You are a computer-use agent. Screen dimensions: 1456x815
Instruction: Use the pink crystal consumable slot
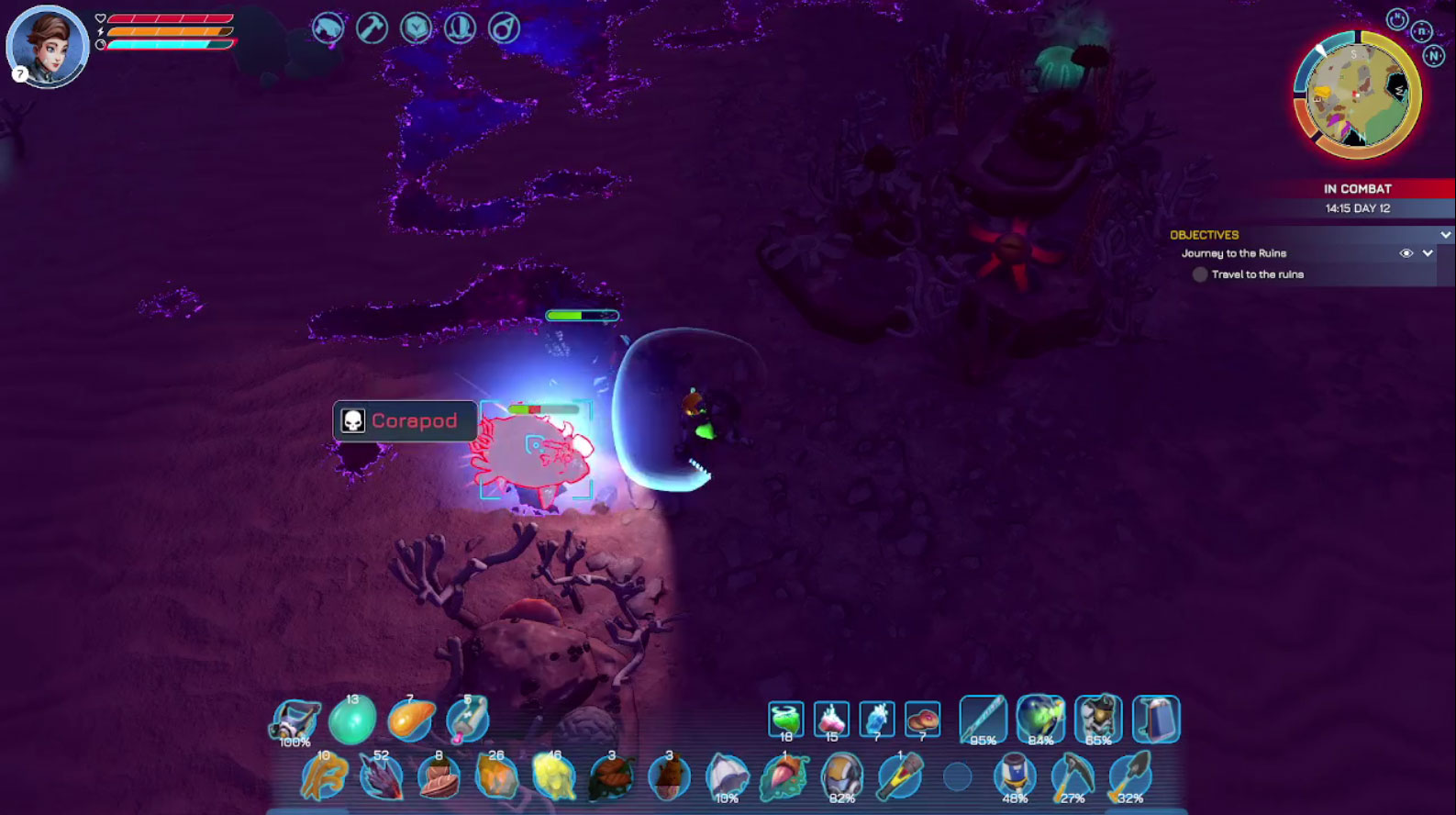[831, 720]
